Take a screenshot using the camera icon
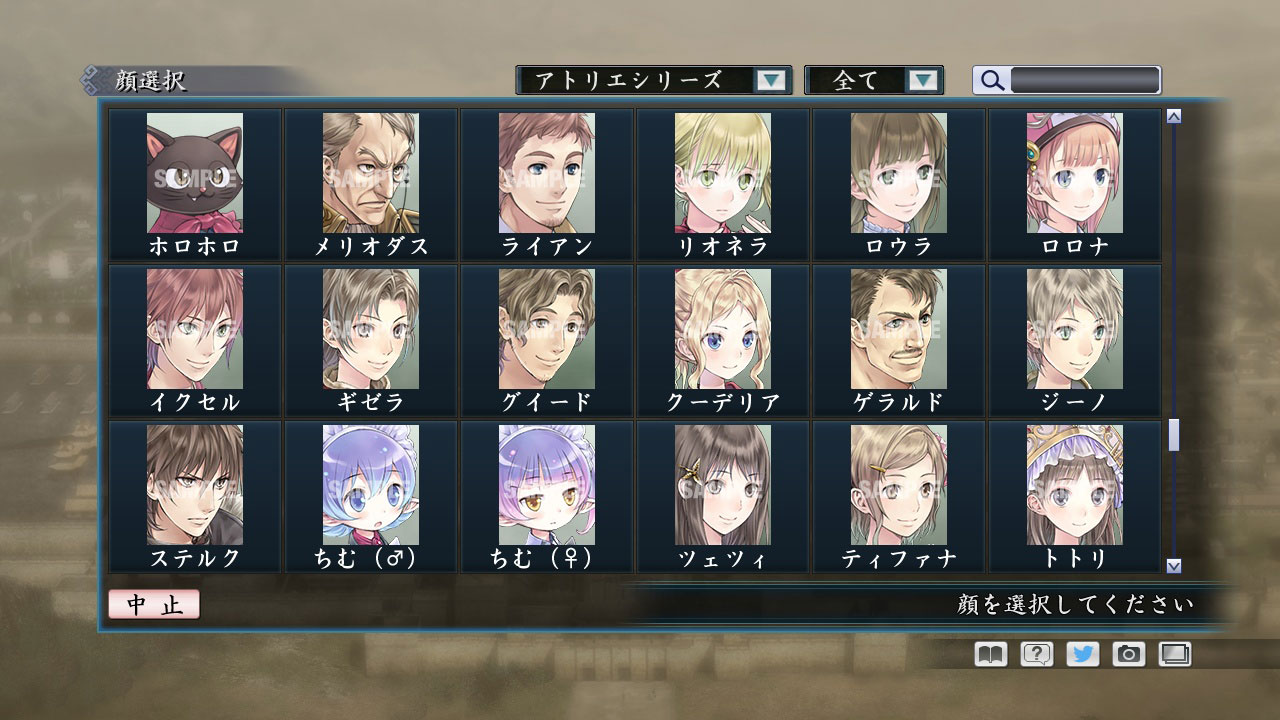Image resolution: width=1280 pixels, height=720 pixels. (x=1127, y=654)
